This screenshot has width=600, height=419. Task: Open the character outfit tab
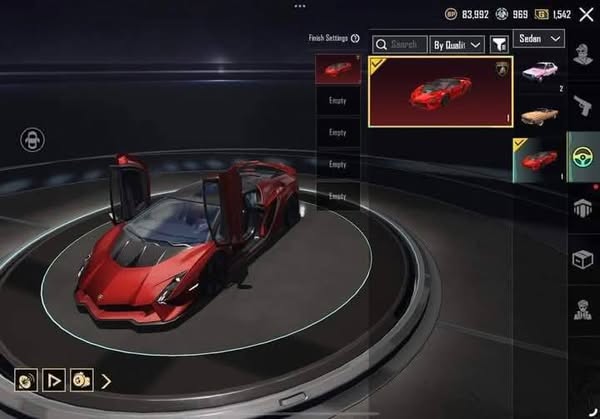point(582,58)
